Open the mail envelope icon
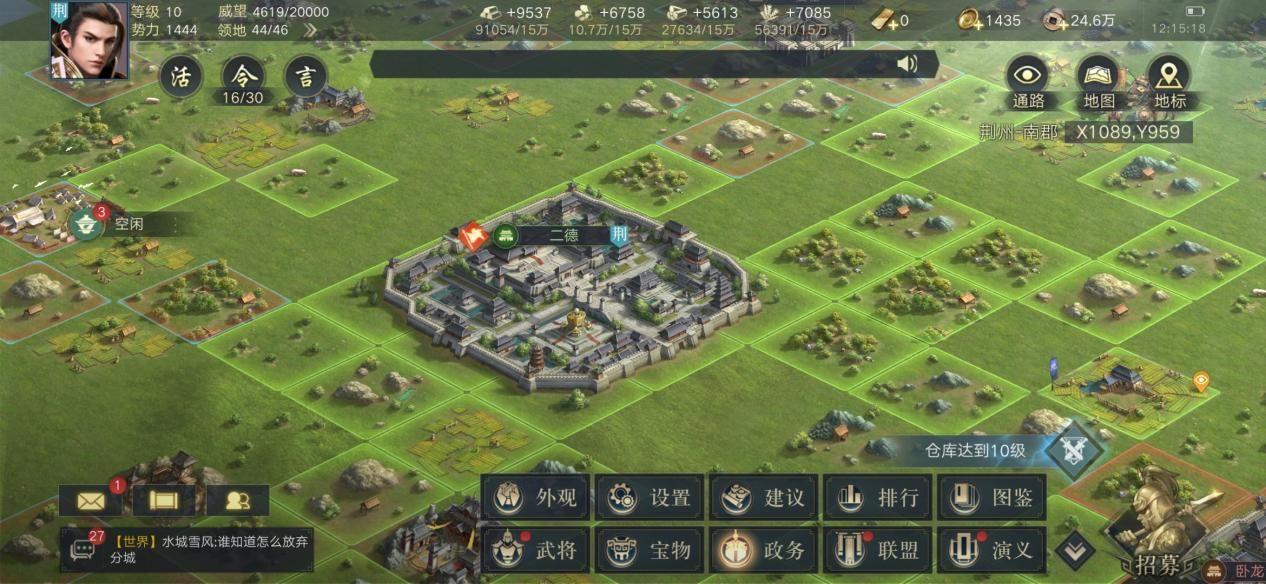Viewport: 1266px width, 584px height. tap(90, 500)
